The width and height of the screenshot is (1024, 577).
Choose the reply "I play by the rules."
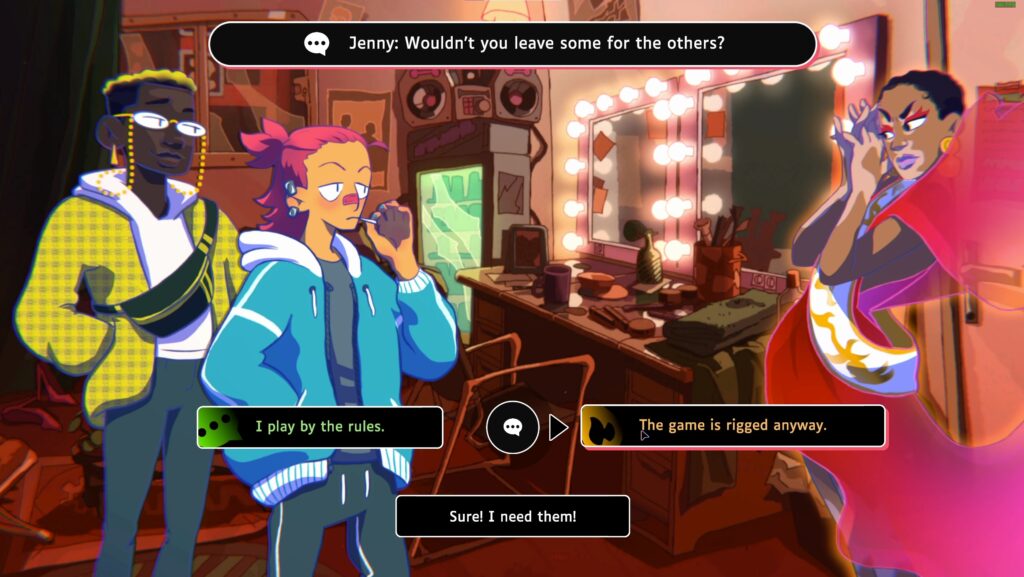[320, 427]
